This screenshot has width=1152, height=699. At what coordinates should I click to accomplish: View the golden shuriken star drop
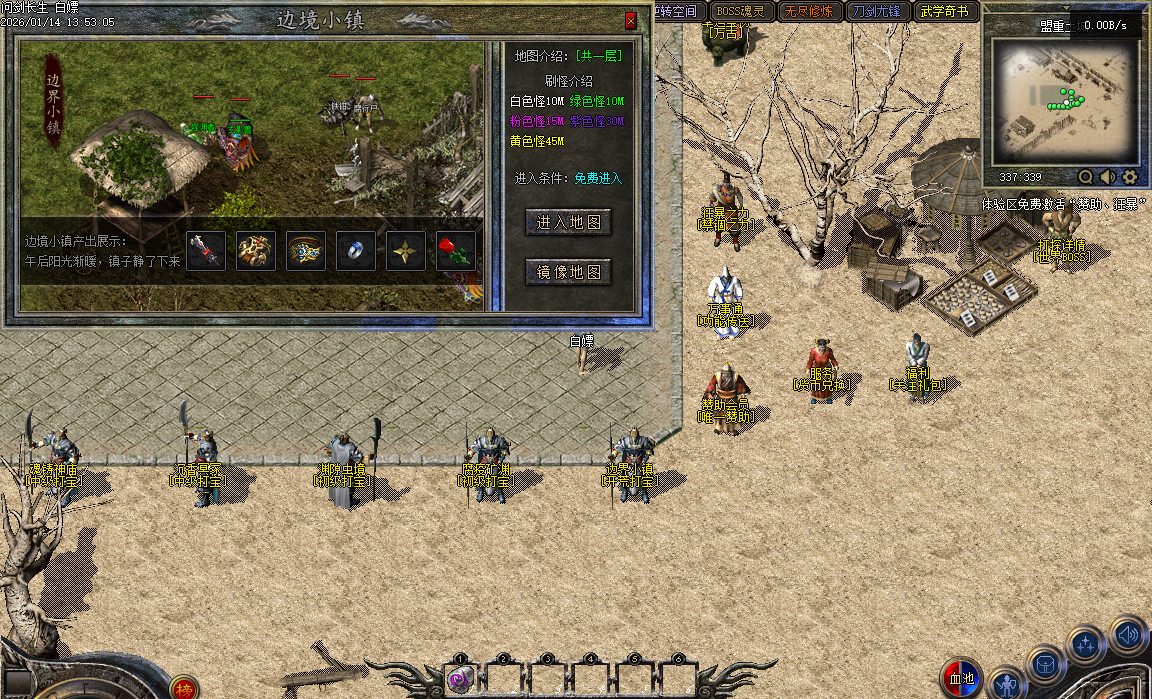click(406, 251)
